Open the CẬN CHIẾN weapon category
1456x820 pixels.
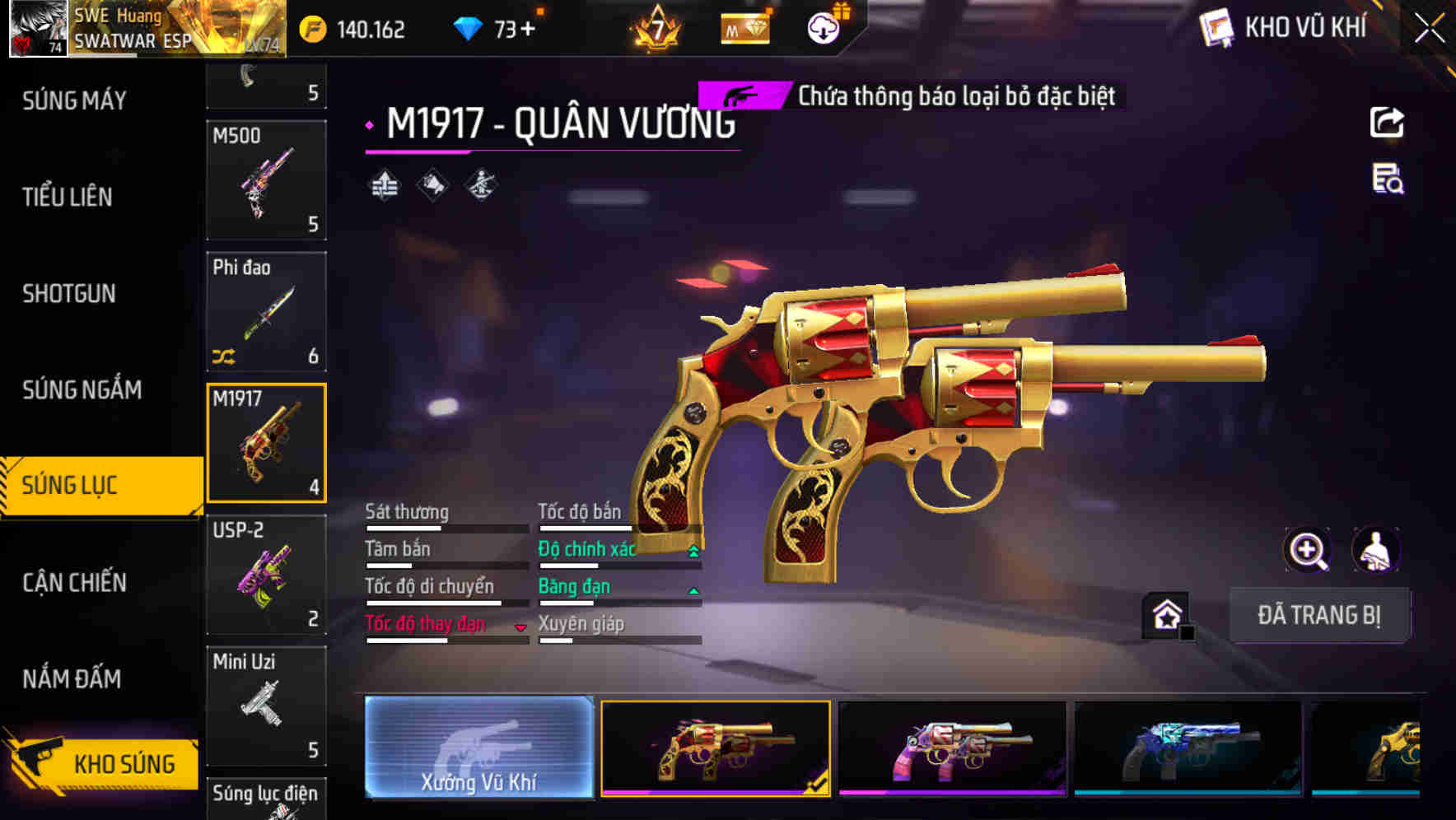tap(75, 582)
